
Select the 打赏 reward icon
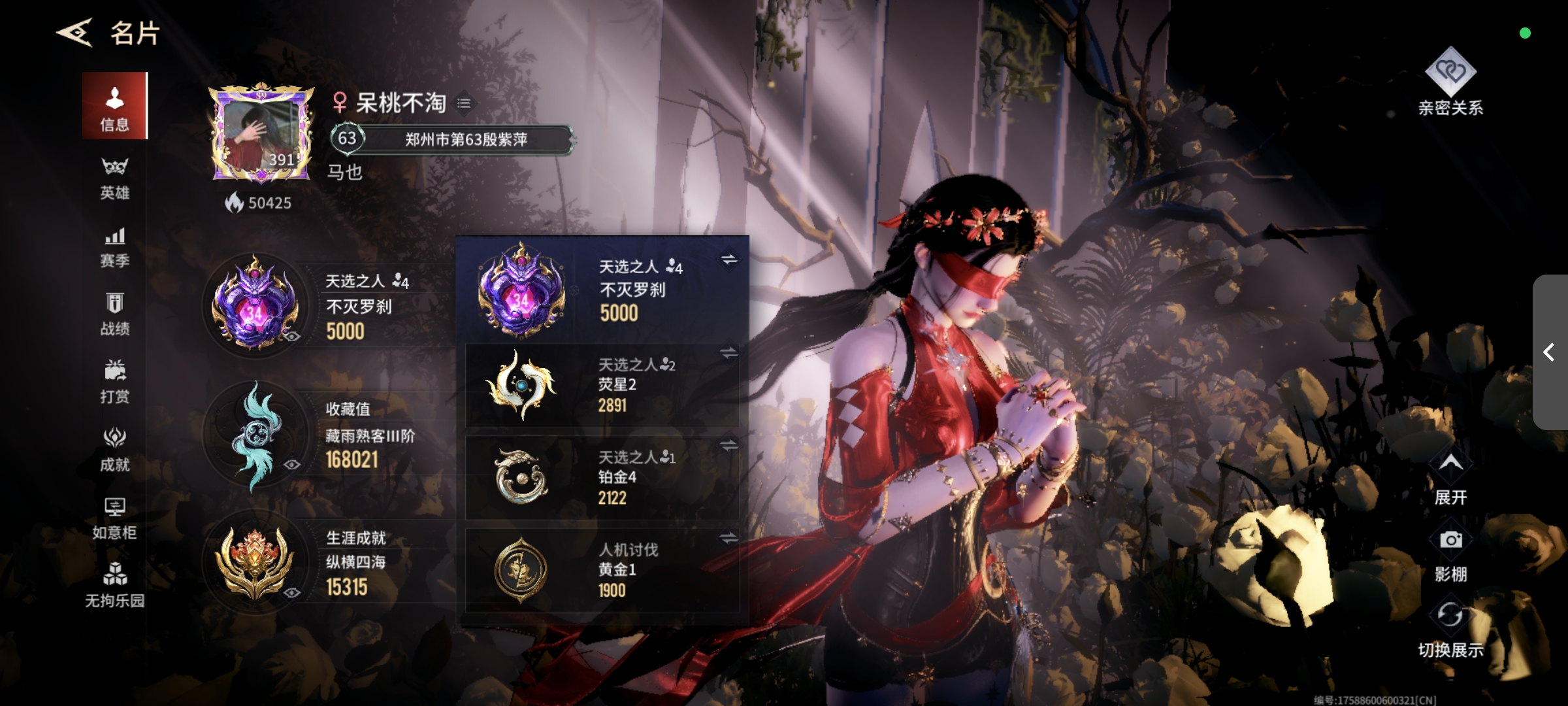point(116,382)
